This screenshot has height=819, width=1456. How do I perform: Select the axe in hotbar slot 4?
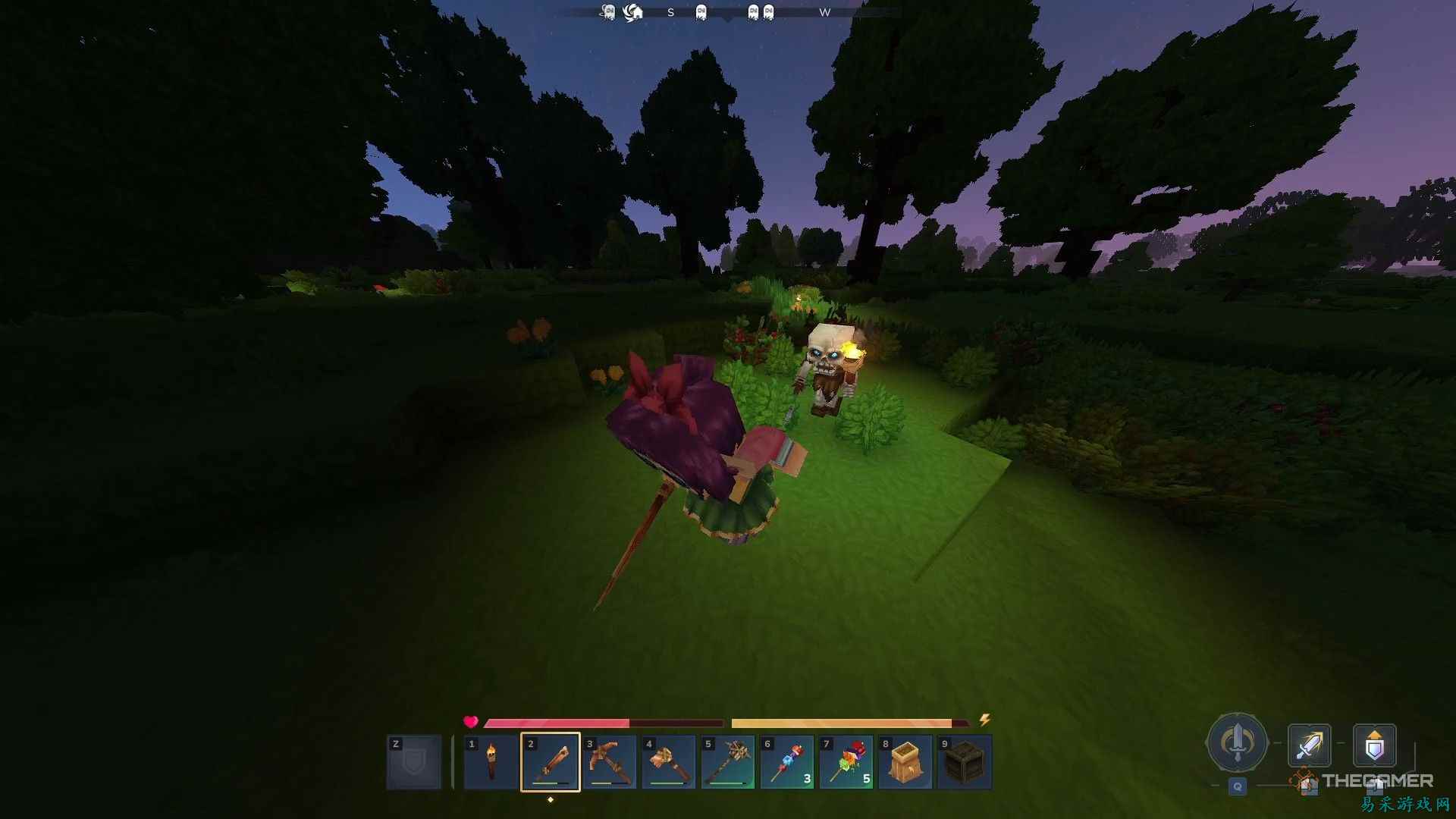click(670, 762)
